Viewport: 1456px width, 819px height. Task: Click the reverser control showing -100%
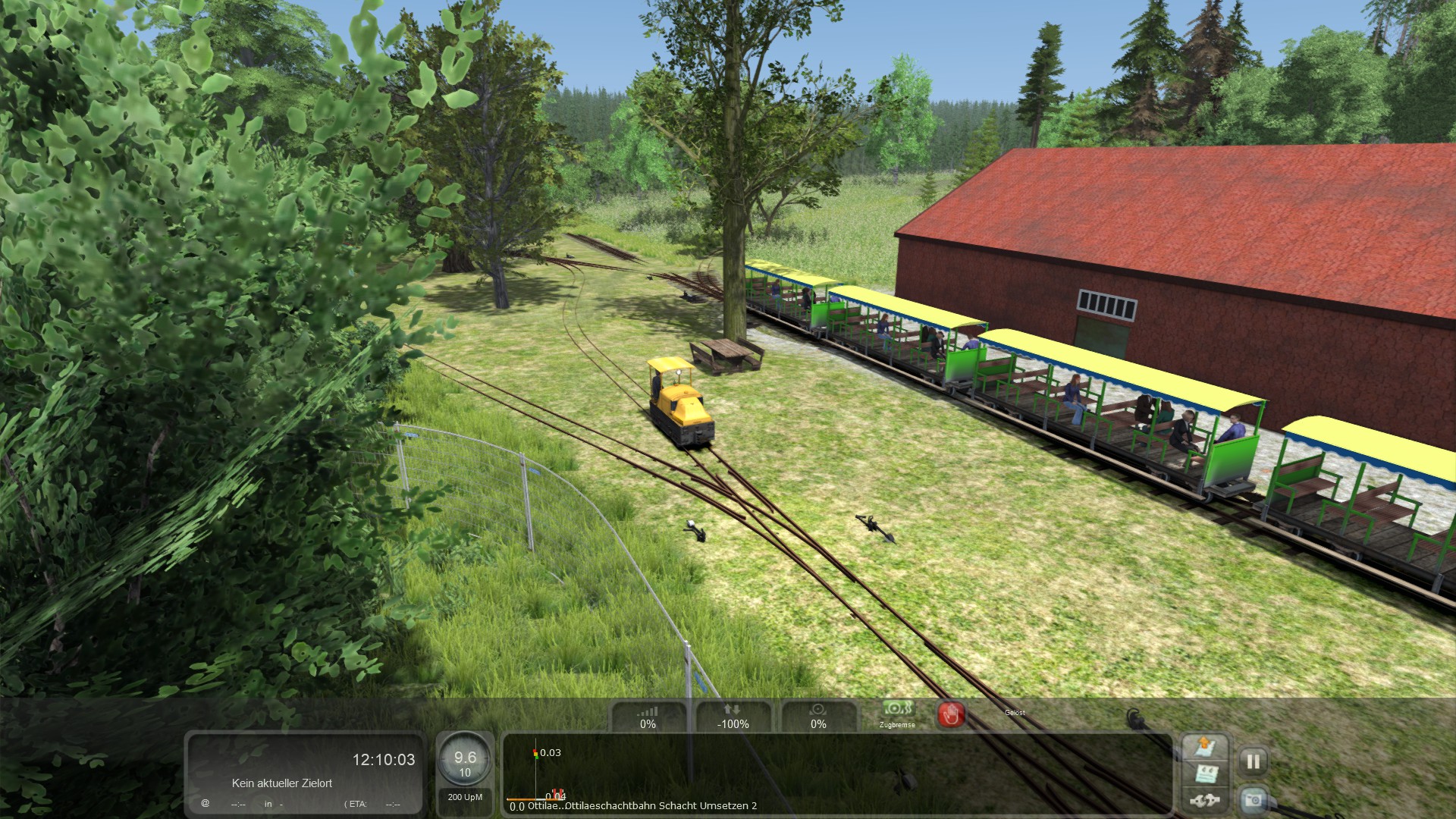[733, 717]
